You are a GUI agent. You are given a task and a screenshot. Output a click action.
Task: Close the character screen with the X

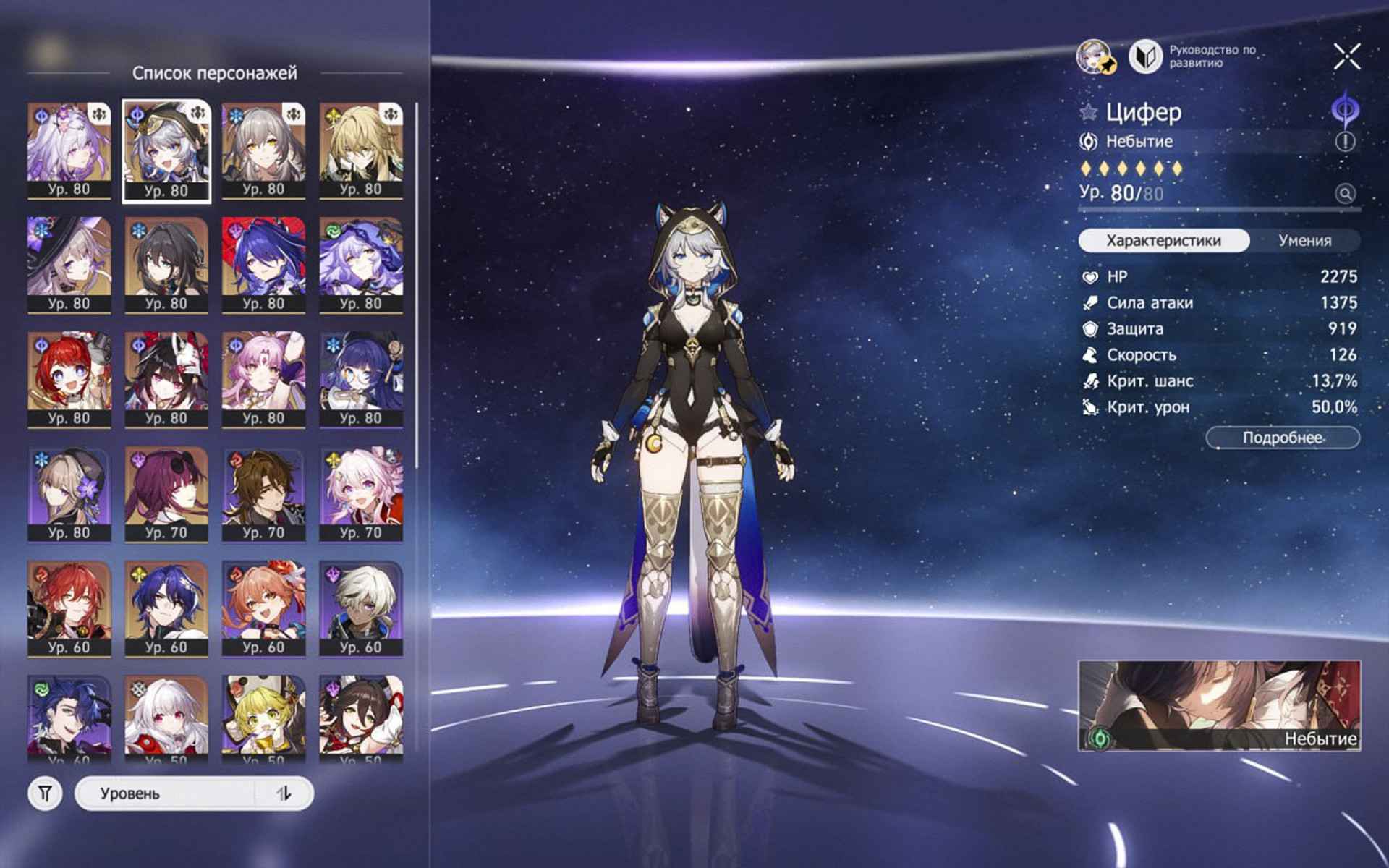(1346, 56)
